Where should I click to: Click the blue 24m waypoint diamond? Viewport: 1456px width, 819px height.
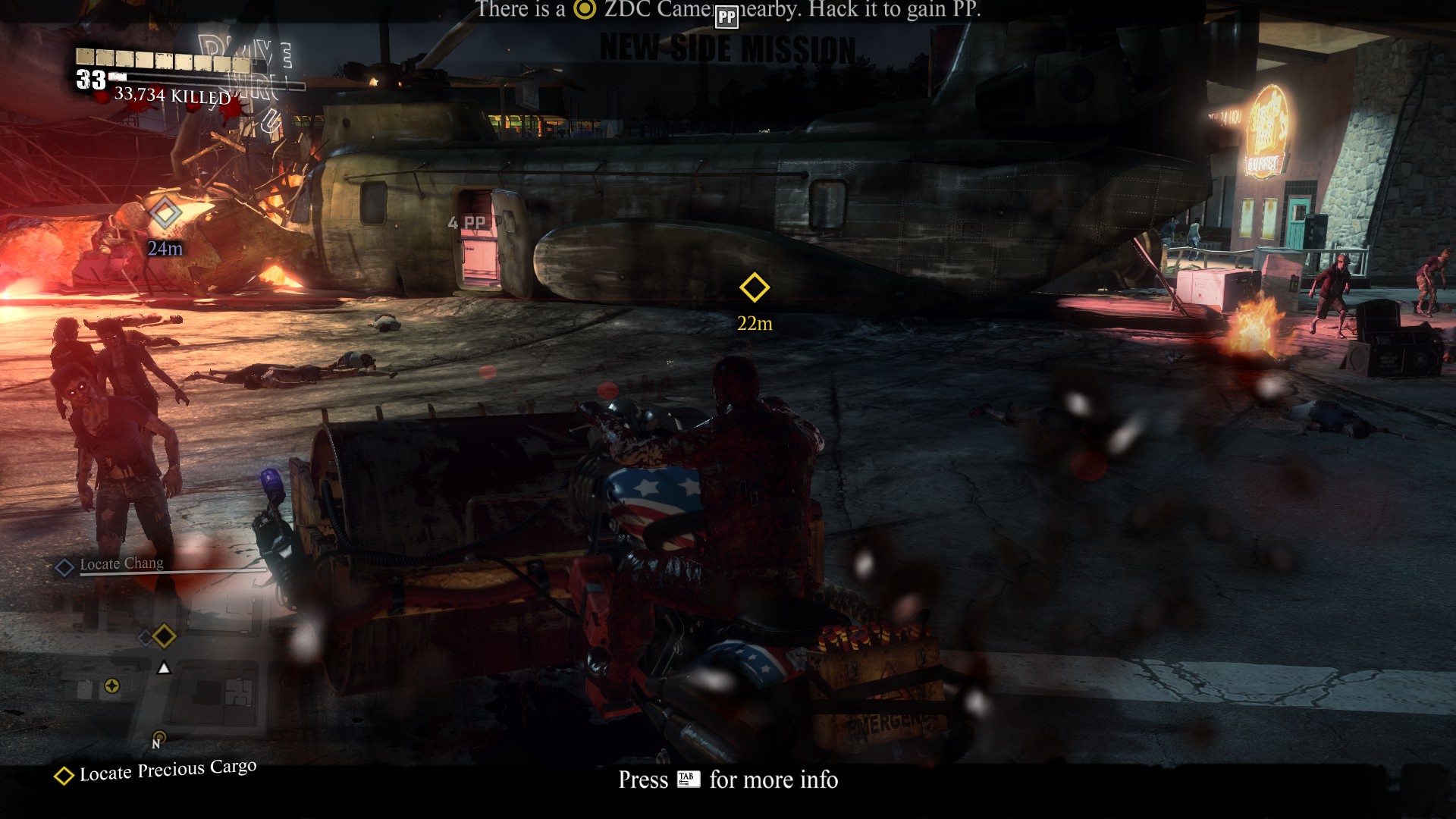165,212
